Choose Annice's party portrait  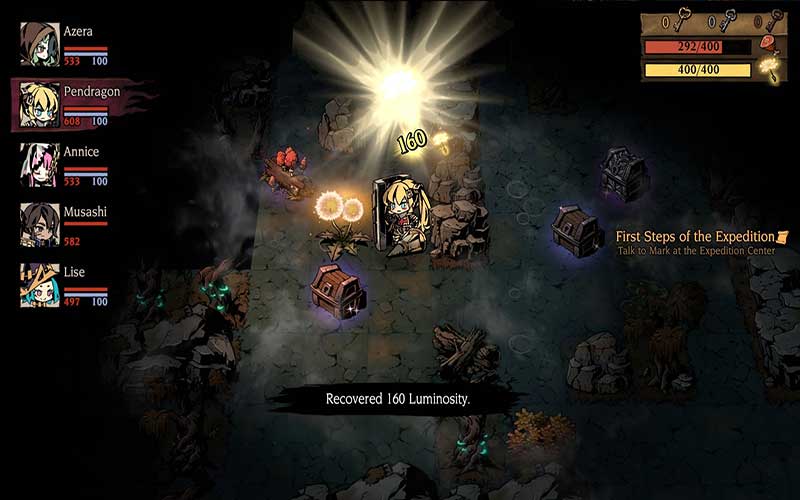click(x=39, y=164)
